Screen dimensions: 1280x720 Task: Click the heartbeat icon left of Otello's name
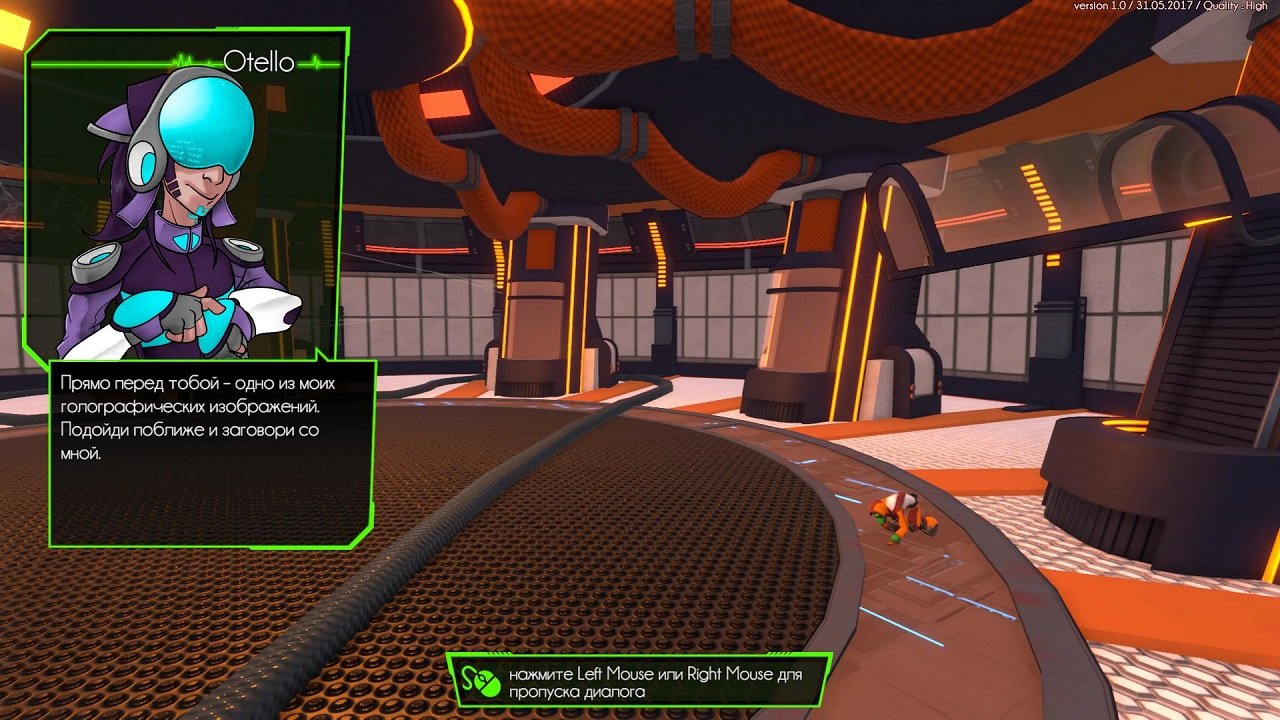[183, 60]
